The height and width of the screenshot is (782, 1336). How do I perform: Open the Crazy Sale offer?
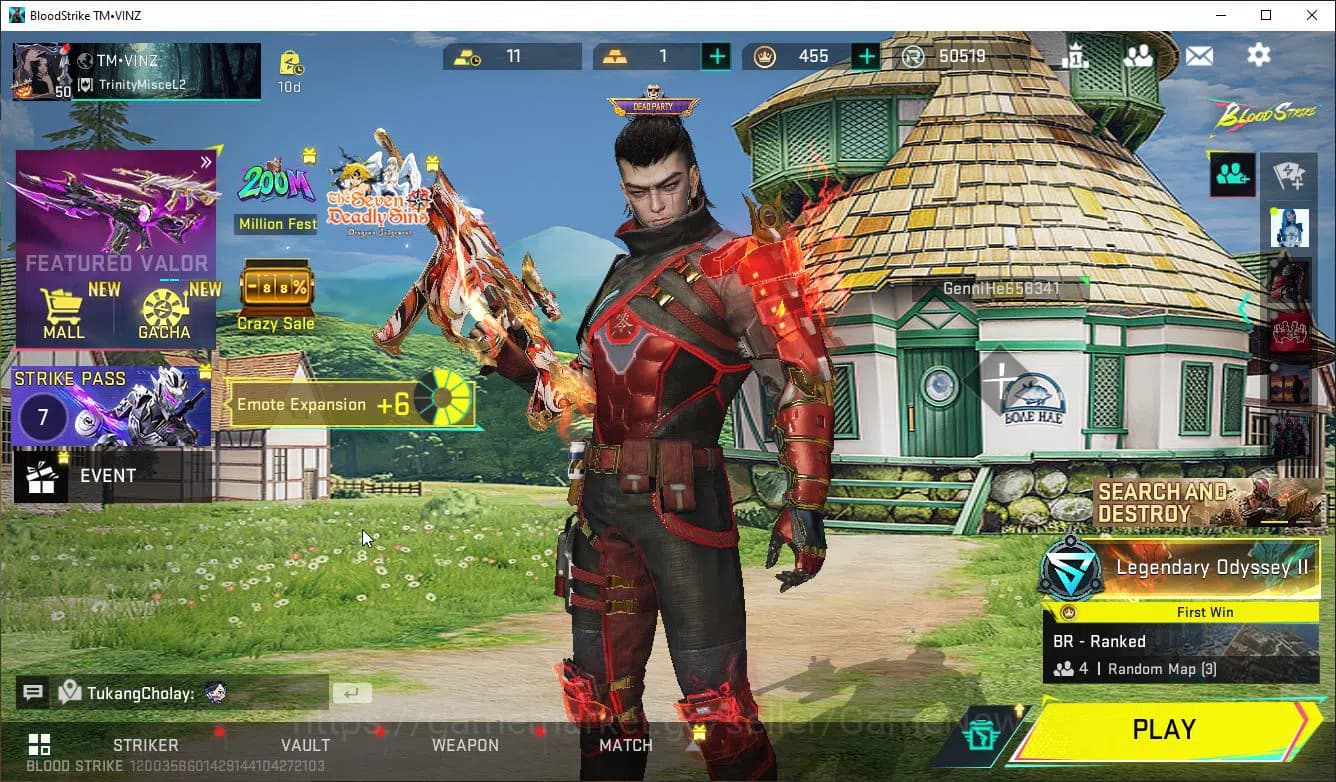276,295
